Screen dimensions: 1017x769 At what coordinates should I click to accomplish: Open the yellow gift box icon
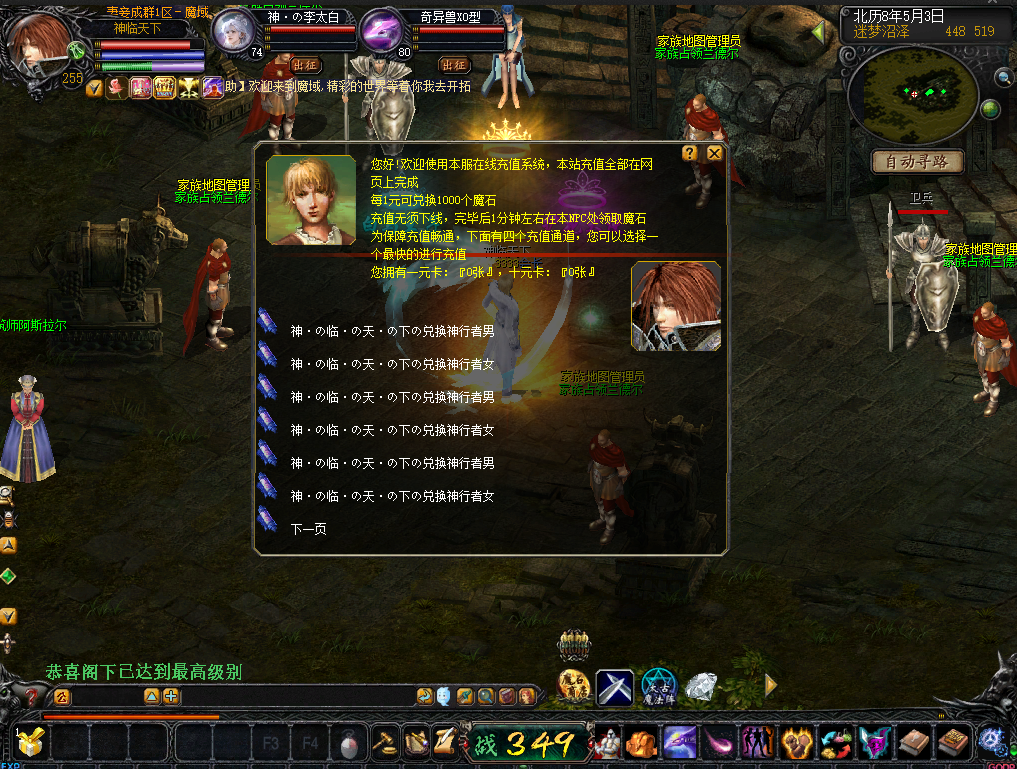click(29, 743)
